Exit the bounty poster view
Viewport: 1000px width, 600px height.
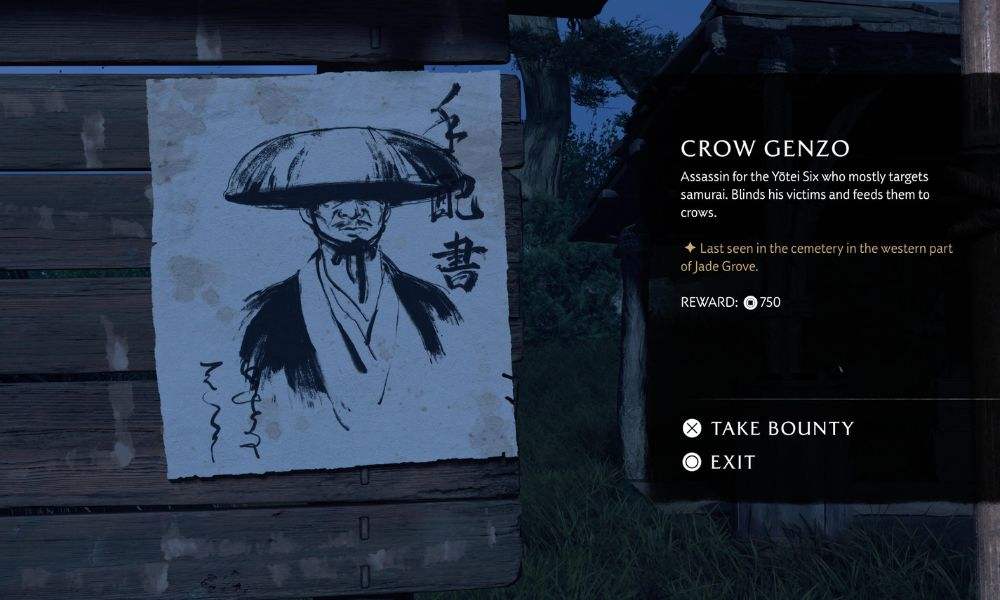(x=720, y=462)
